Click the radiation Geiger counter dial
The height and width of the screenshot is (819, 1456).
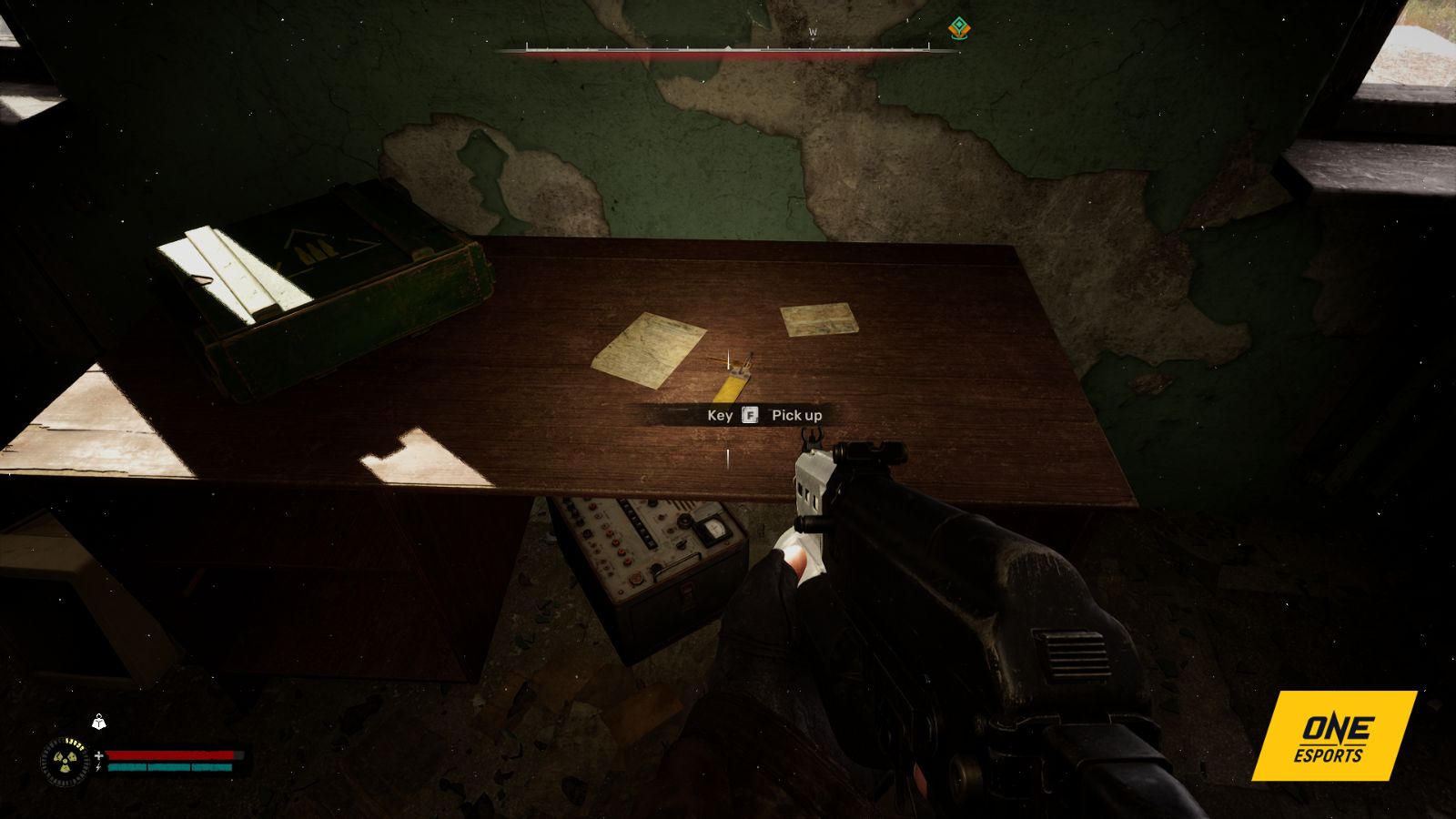(64, 762)
